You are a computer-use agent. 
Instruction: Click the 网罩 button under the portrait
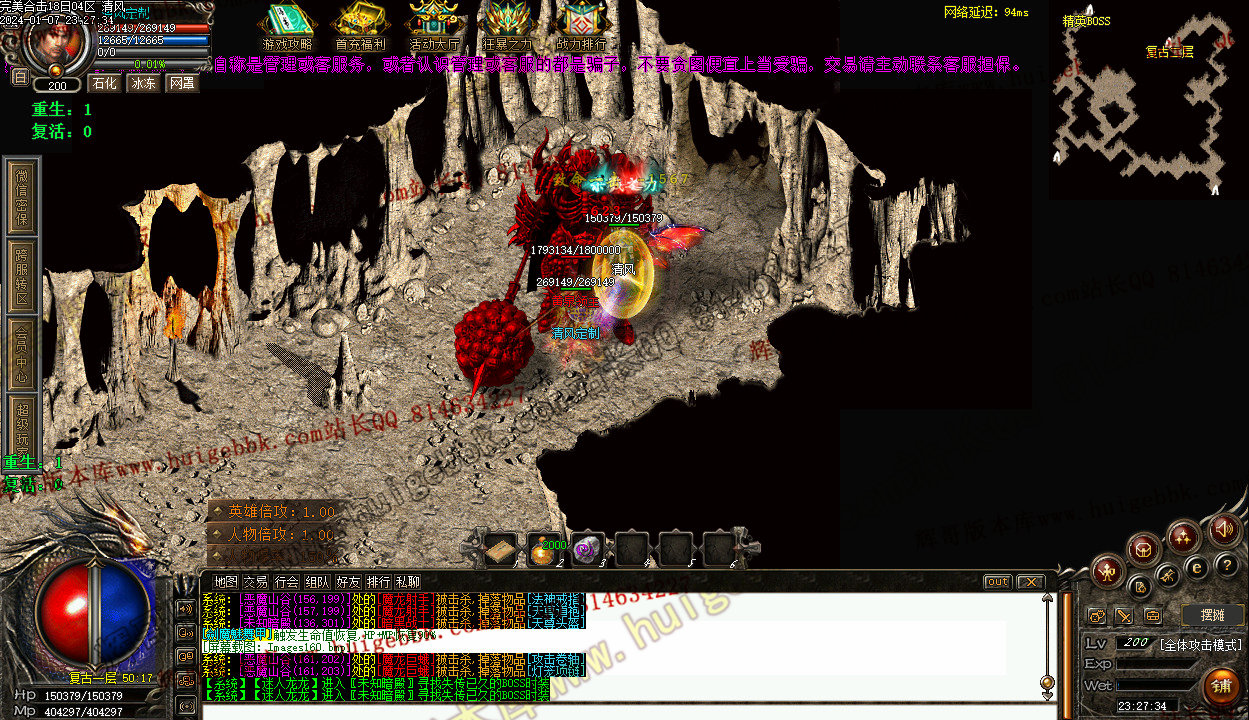click(182, 83)
